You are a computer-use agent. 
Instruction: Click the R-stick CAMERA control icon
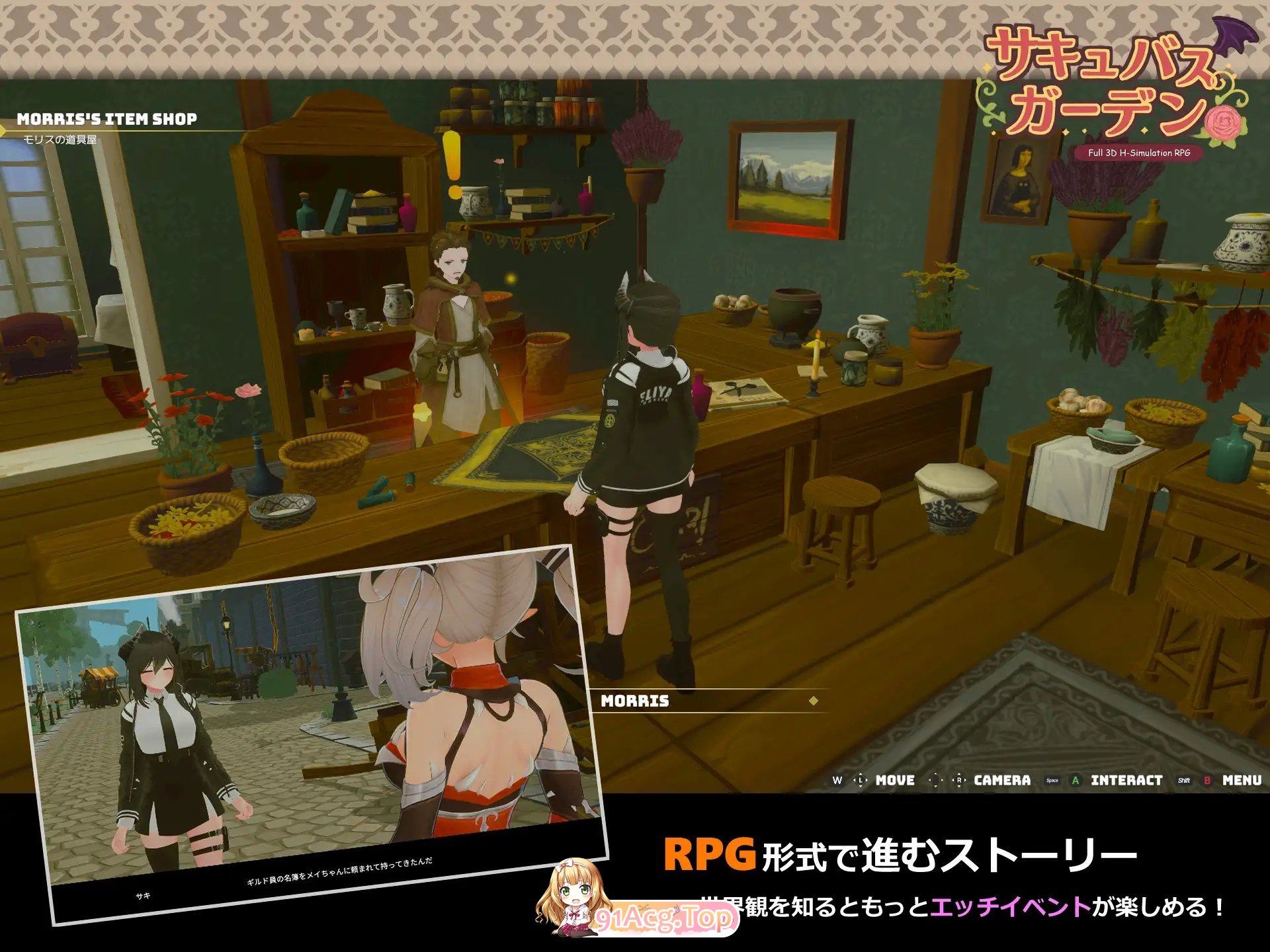(x=958, y=780)
